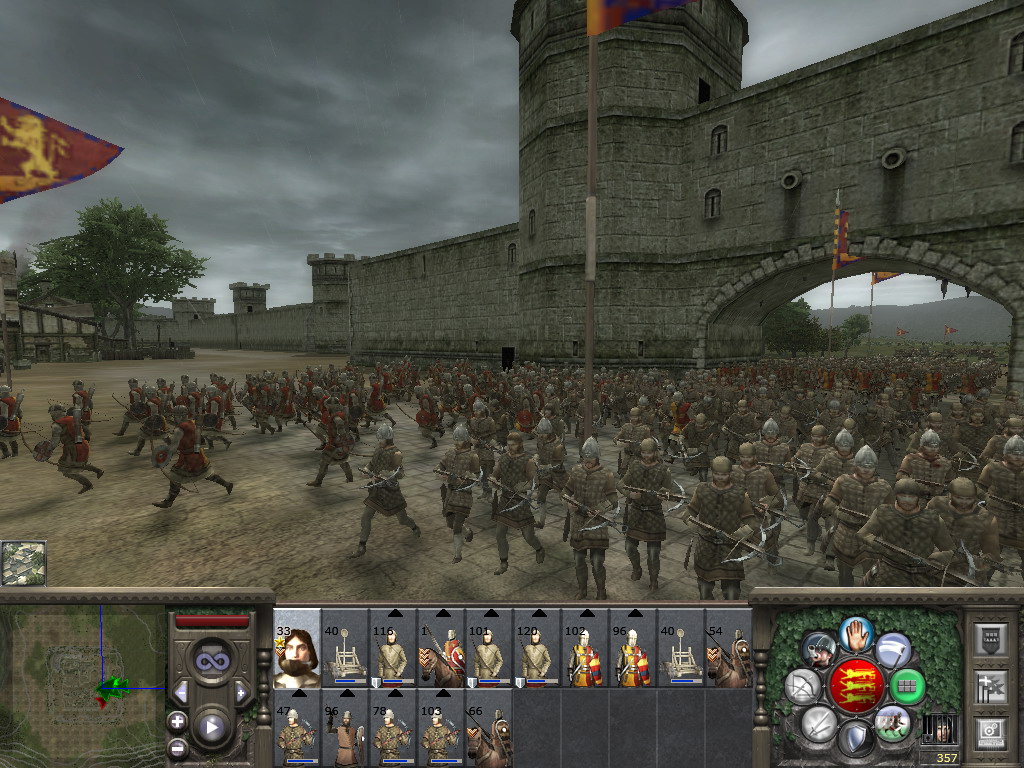Zoom in the minimap with plus button
The width and height of the screenshot is (1024, 768).
pos(178,721)
